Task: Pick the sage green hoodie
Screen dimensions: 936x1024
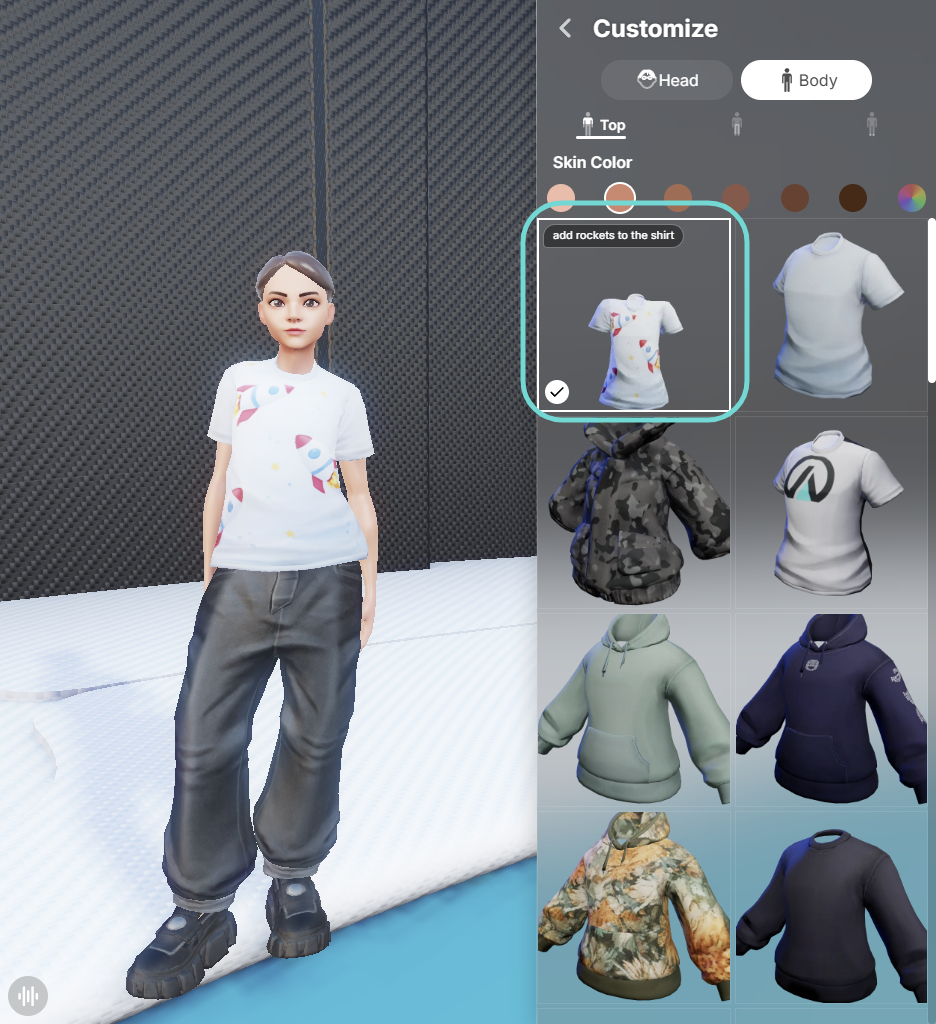Action: (x=635, y=709)
